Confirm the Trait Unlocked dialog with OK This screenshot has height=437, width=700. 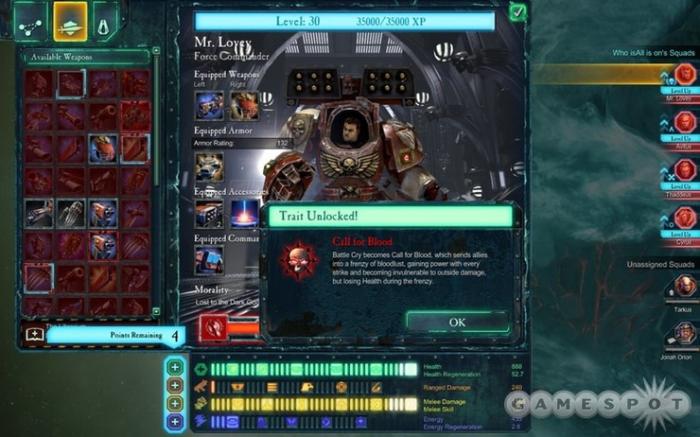[x=457, y=322]
